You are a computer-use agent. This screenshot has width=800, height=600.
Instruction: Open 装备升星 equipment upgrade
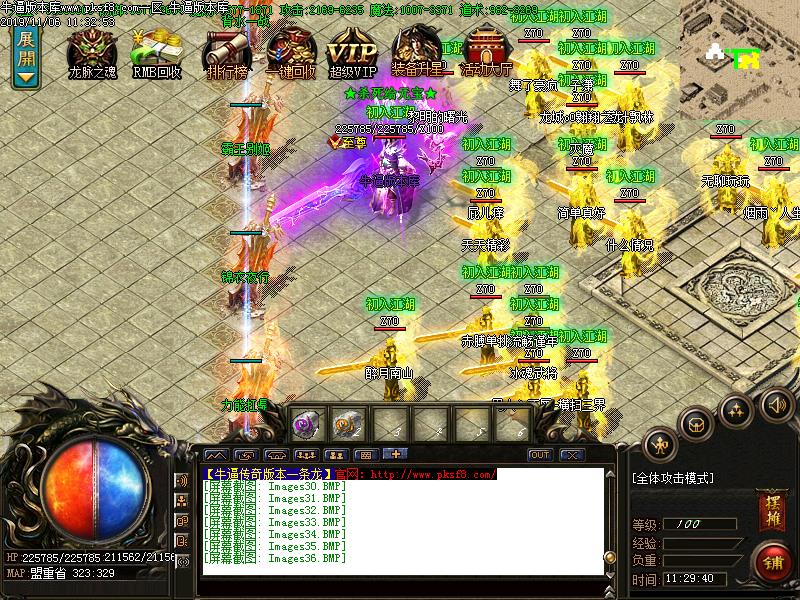click(418, 53)
